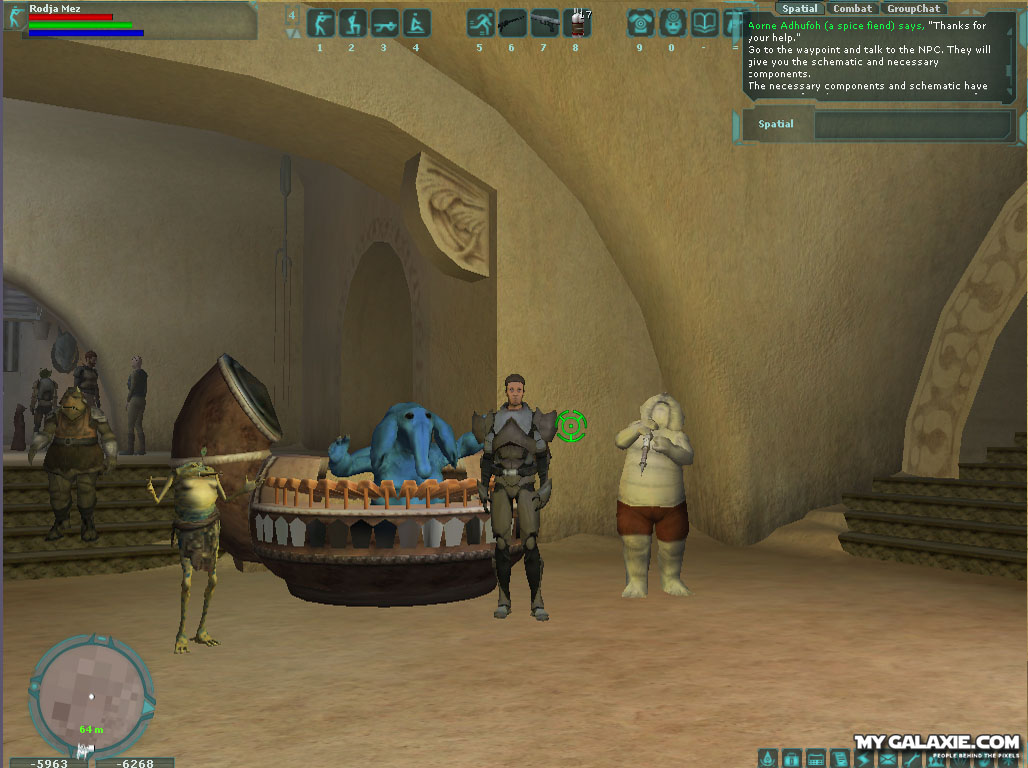1028x768 pixels.
Task: Open the inventory backpack menu icon
Action: pyautogui.click(x=791, y=759)
